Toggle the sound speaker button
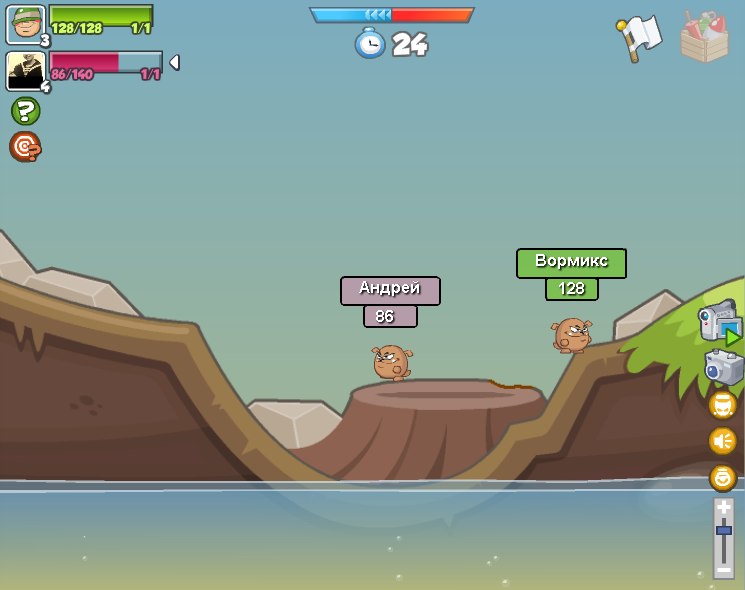 click(722, 441)
